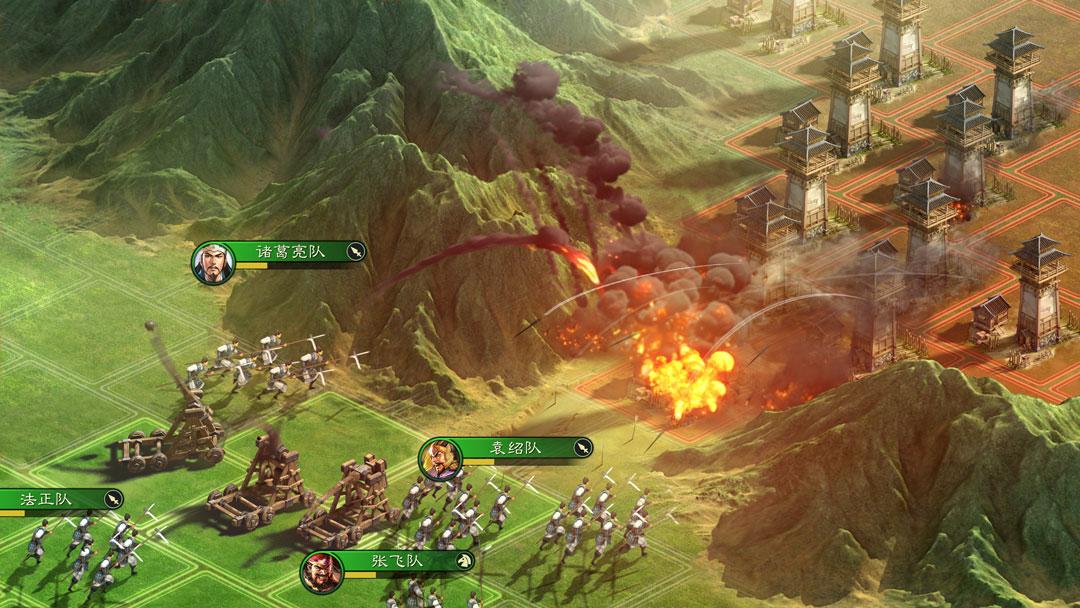Viewport: 1080px width, 608px height.
Task: Select the 诸葛亮队 unit banner
Action: click(x=285, y=252)
